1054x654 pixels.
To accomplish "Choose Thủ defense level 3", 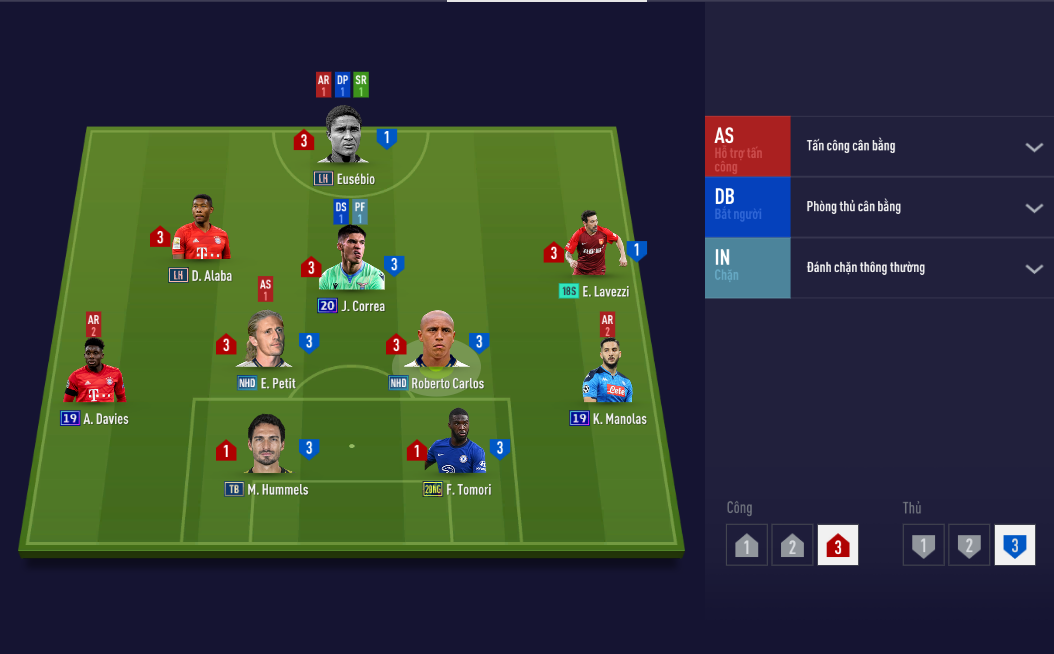I will coord(1015,545).
